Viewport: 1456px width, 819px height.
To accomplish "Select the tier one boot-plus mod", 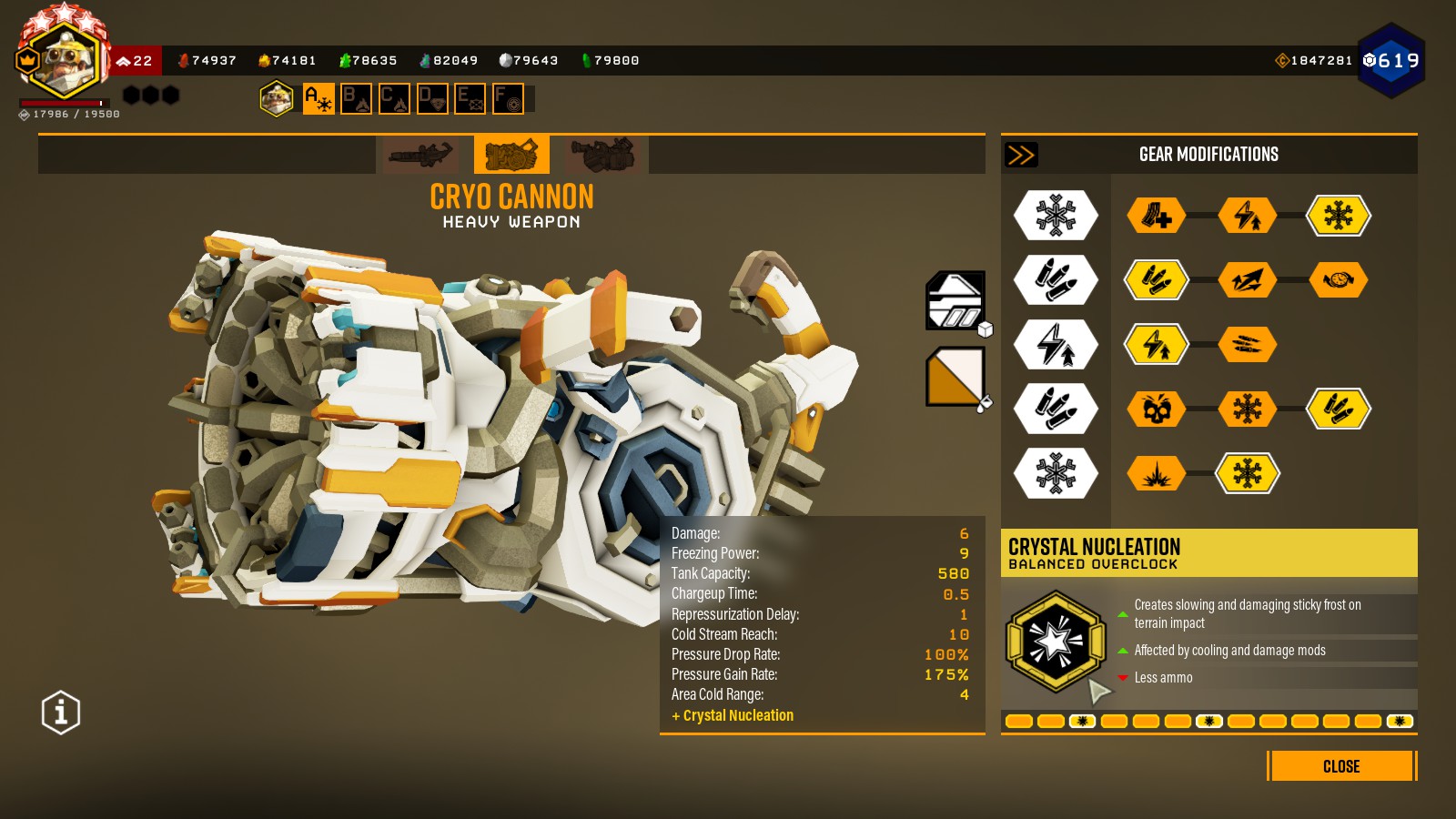I will coord(1157,217).
